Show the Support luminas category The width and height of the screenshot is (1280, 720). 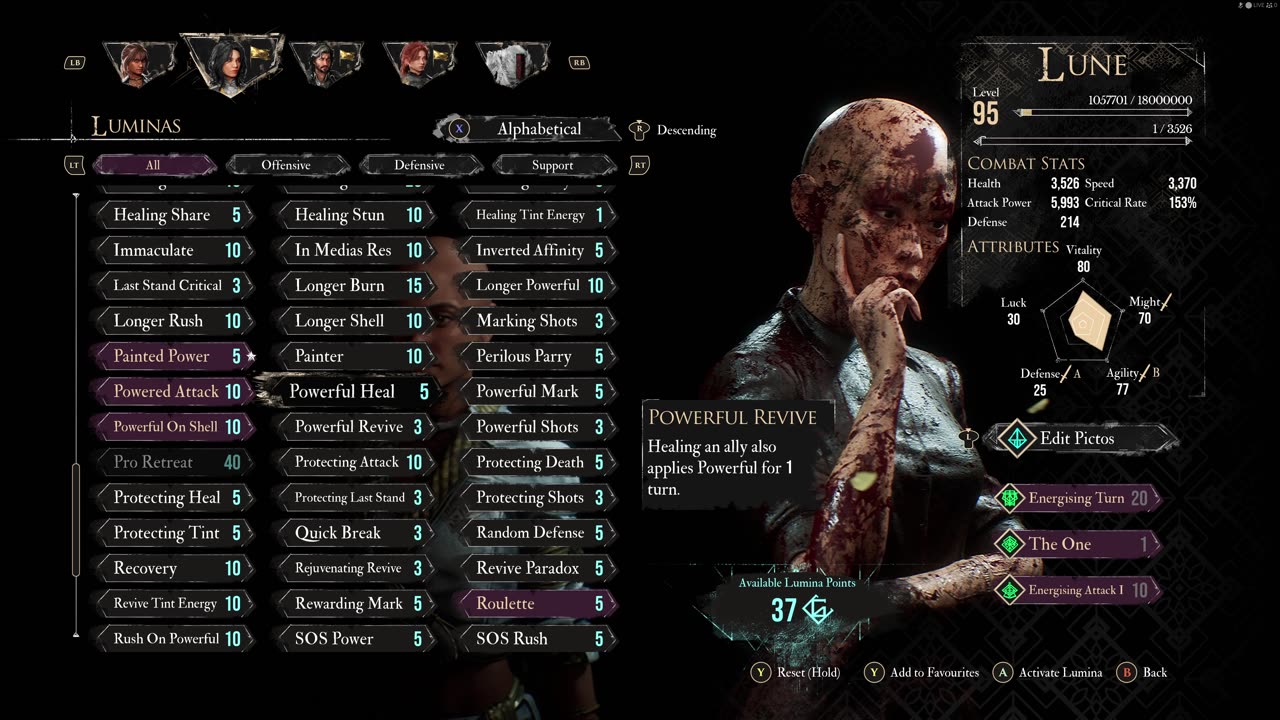[552, 165]
